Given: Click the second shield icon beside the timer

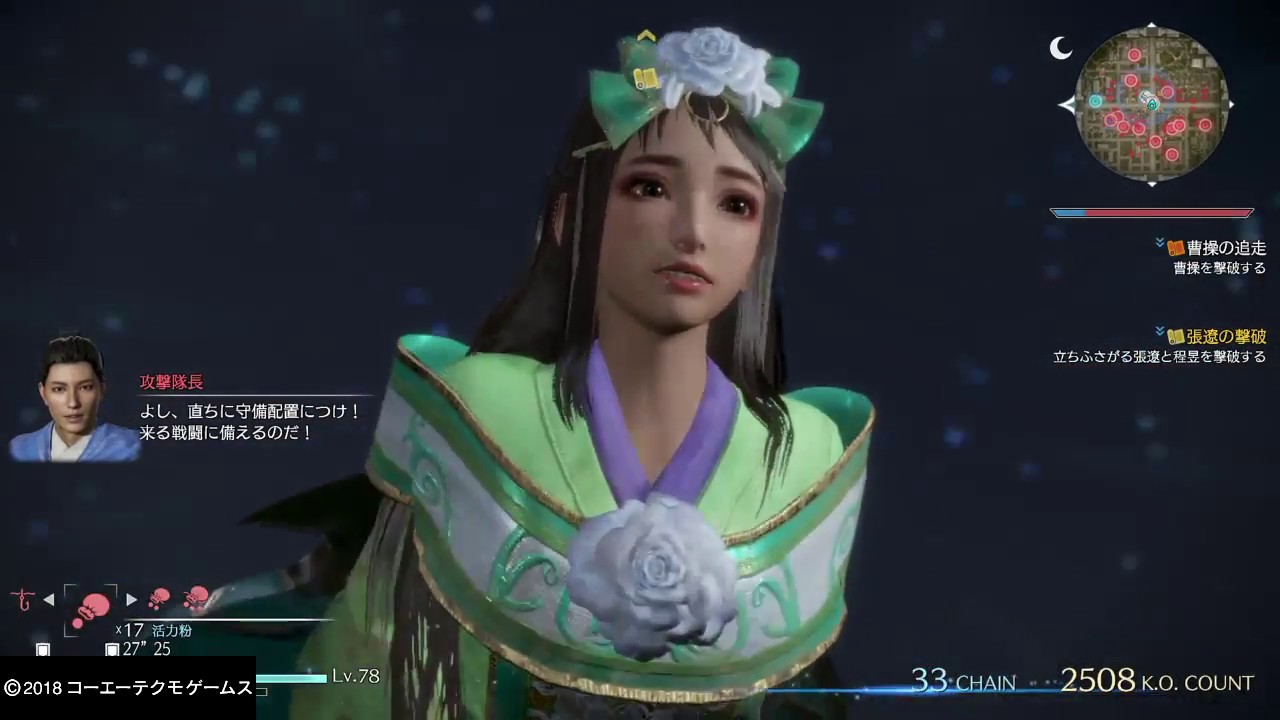Looking at the screenshot, I should (x=112, y=648).
